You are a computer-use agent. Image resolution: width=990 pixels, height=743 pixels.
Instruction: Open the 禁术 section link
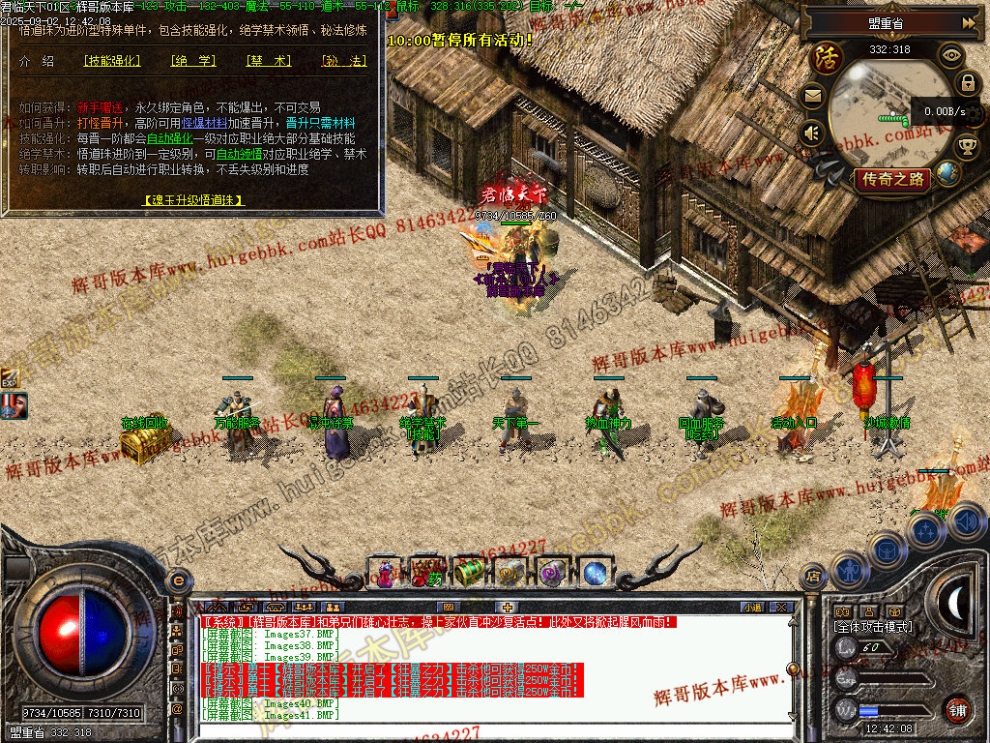(x=269, y=61)
